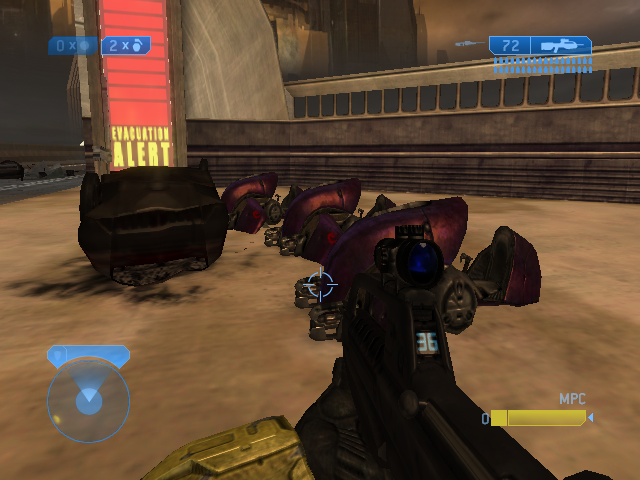Select the plasma grenade counter
Viewport: 640px width, 480px height.
pyautogui.click(x=72, y=46)
